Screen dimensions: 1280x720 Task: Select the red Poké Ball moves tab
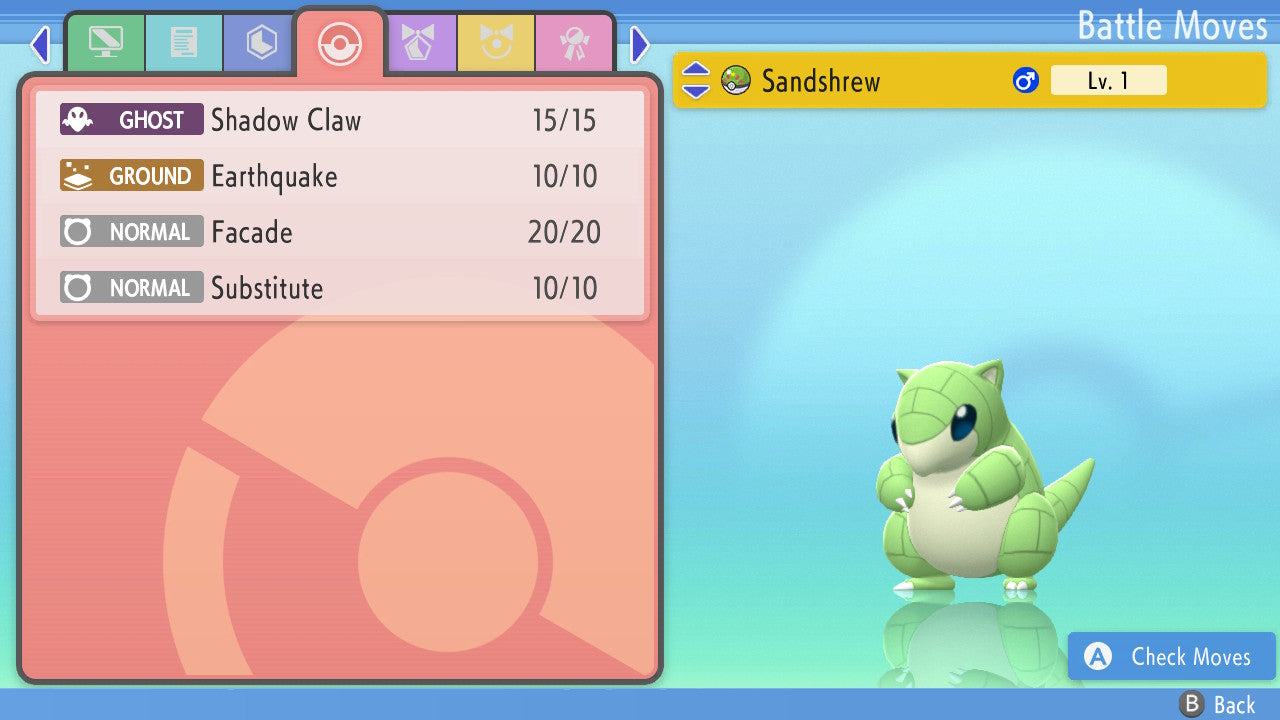(x=339, y=43)
